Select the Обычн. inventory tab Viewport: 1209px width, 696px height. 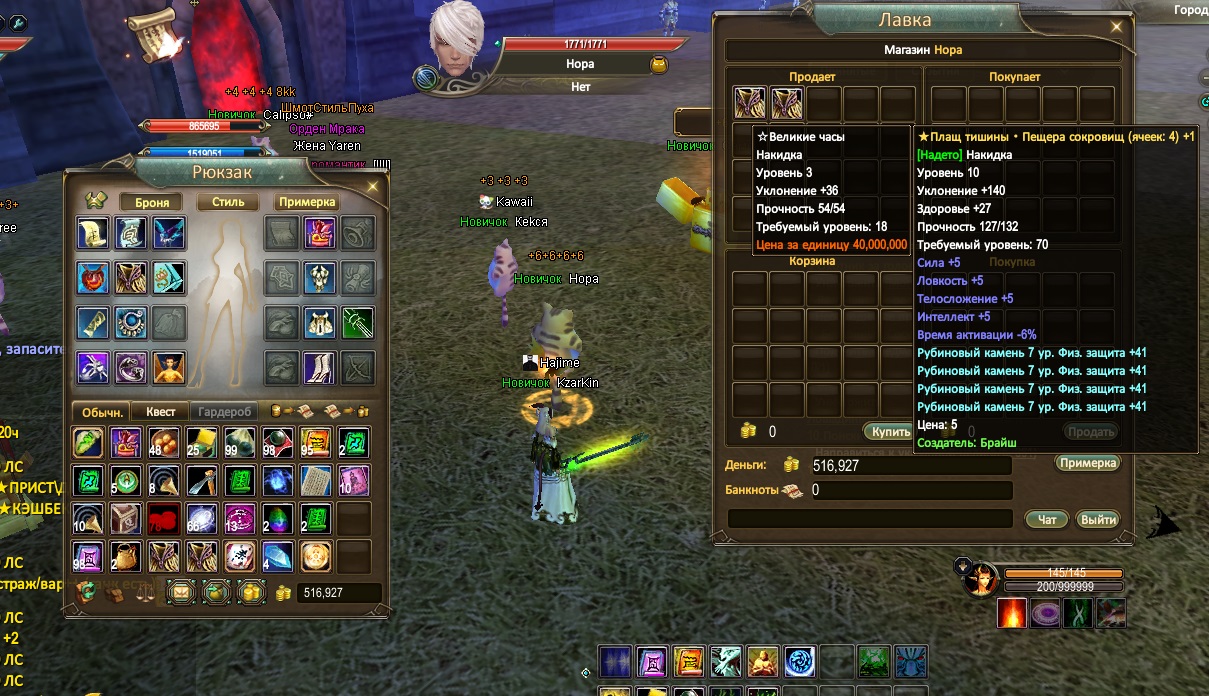(102, 411)
